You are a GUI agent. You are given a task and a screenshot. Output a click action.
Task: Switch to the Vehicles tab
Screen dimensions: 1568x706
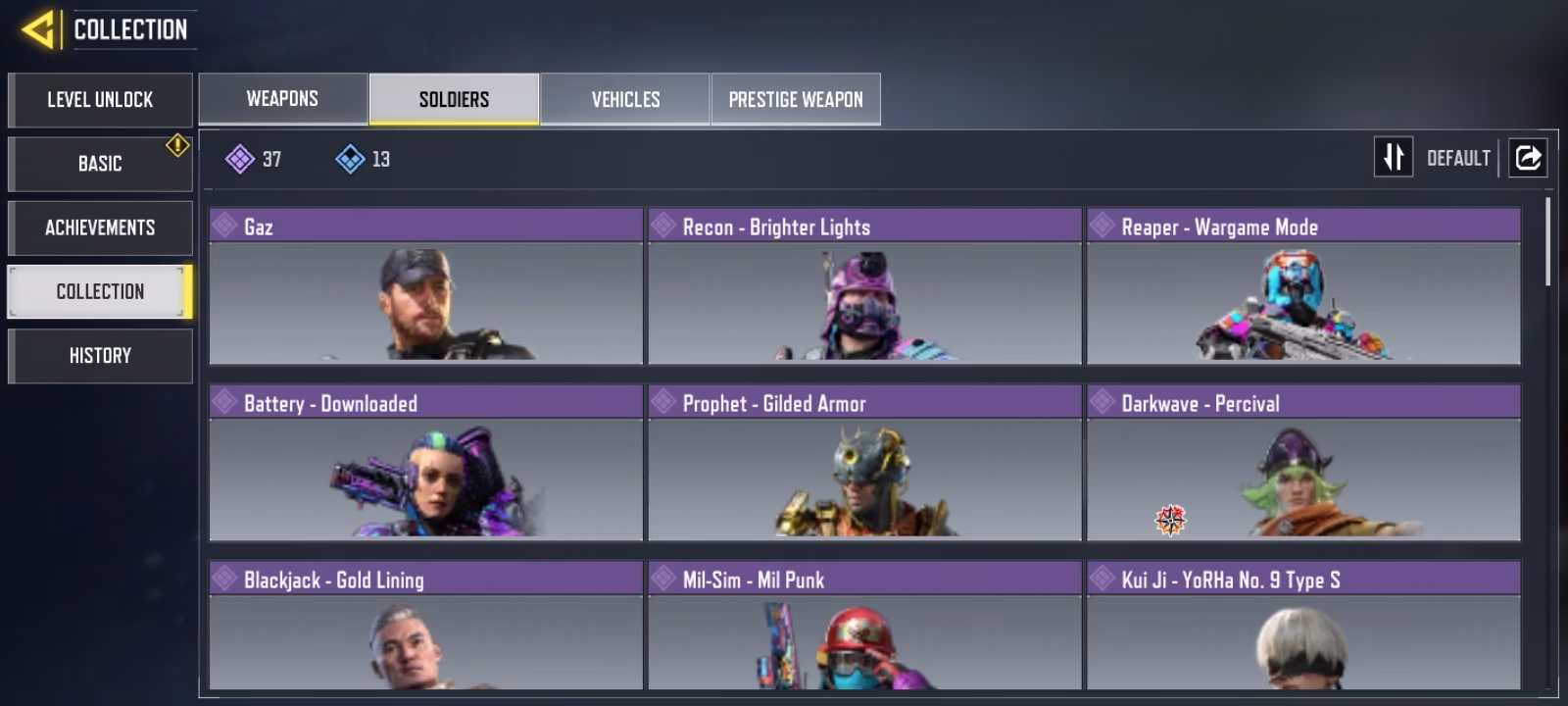pyautogui.click(x=625, y=99)
